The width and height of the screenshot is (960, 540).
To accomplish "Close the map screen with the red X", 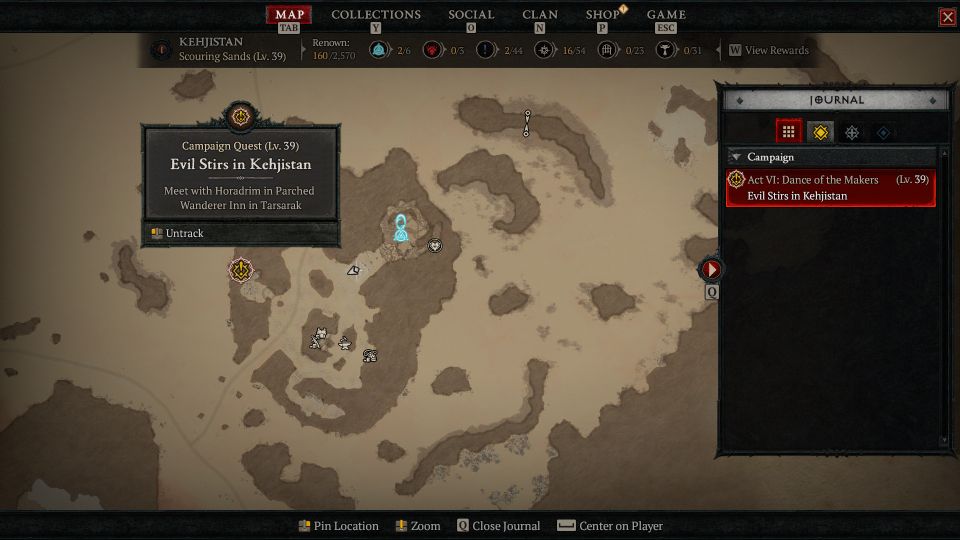I will click(947, 17).
